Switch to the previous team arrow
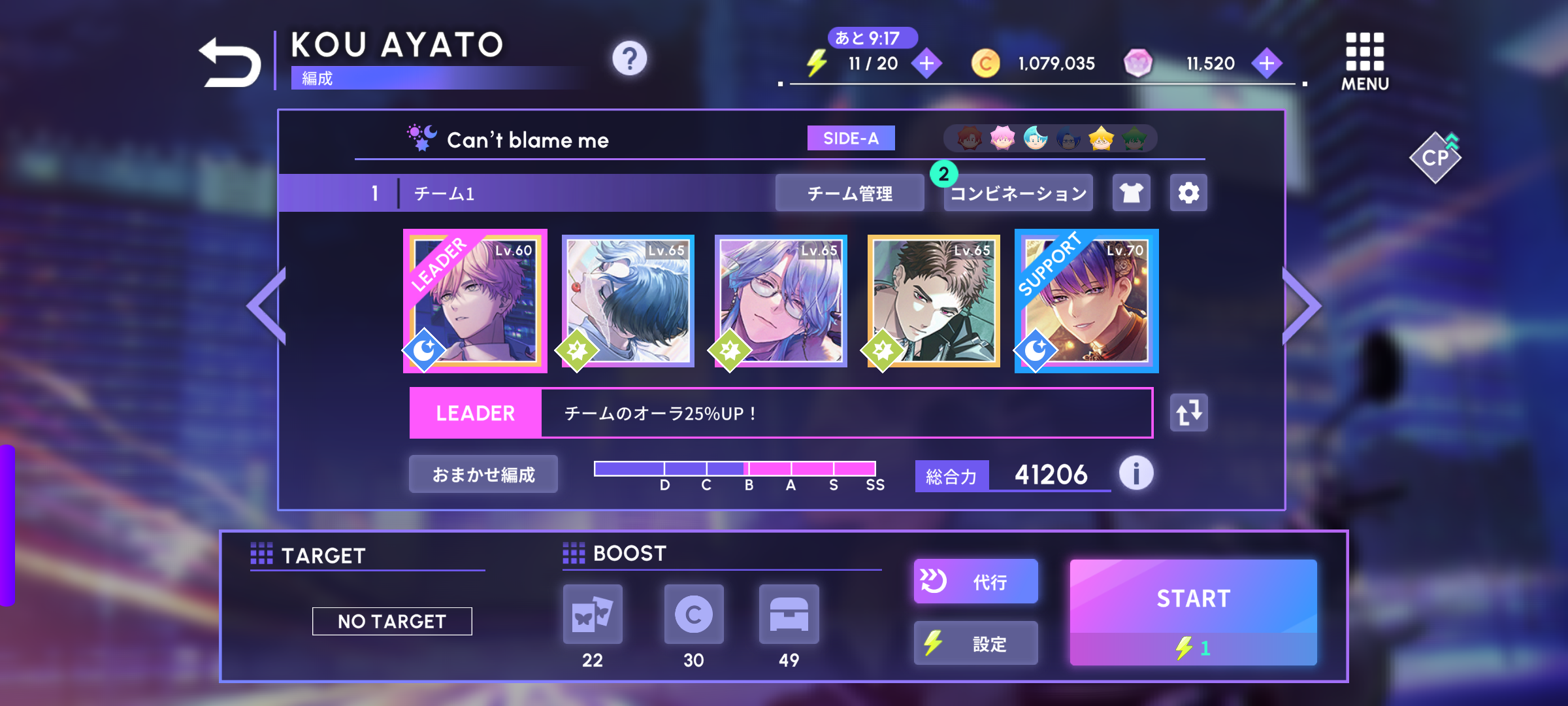Viewport: 1568px width, 706px height. pos(267,306)
